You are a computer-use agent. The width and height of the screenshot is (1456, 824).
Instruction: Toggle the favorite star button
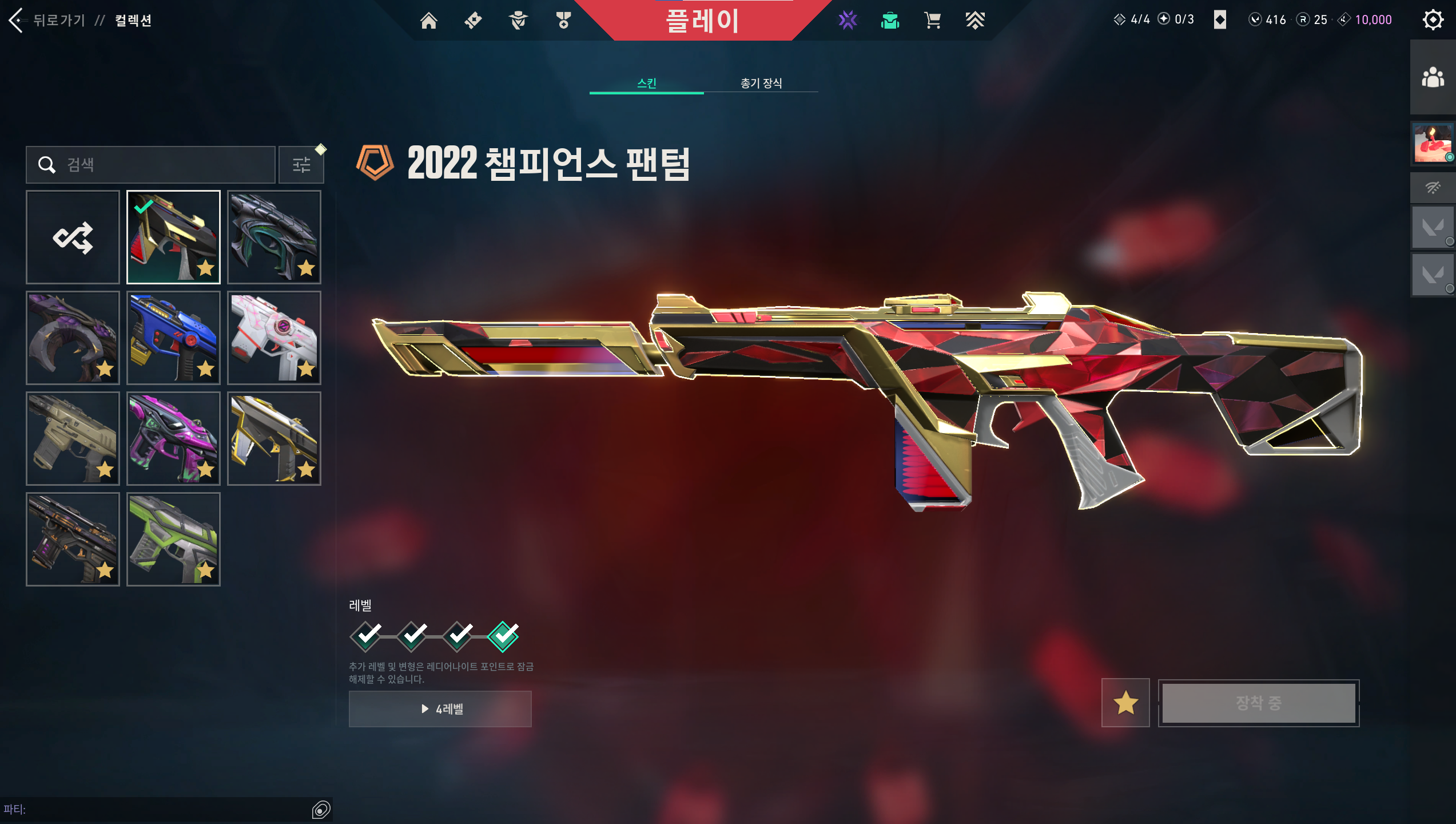1125,703
